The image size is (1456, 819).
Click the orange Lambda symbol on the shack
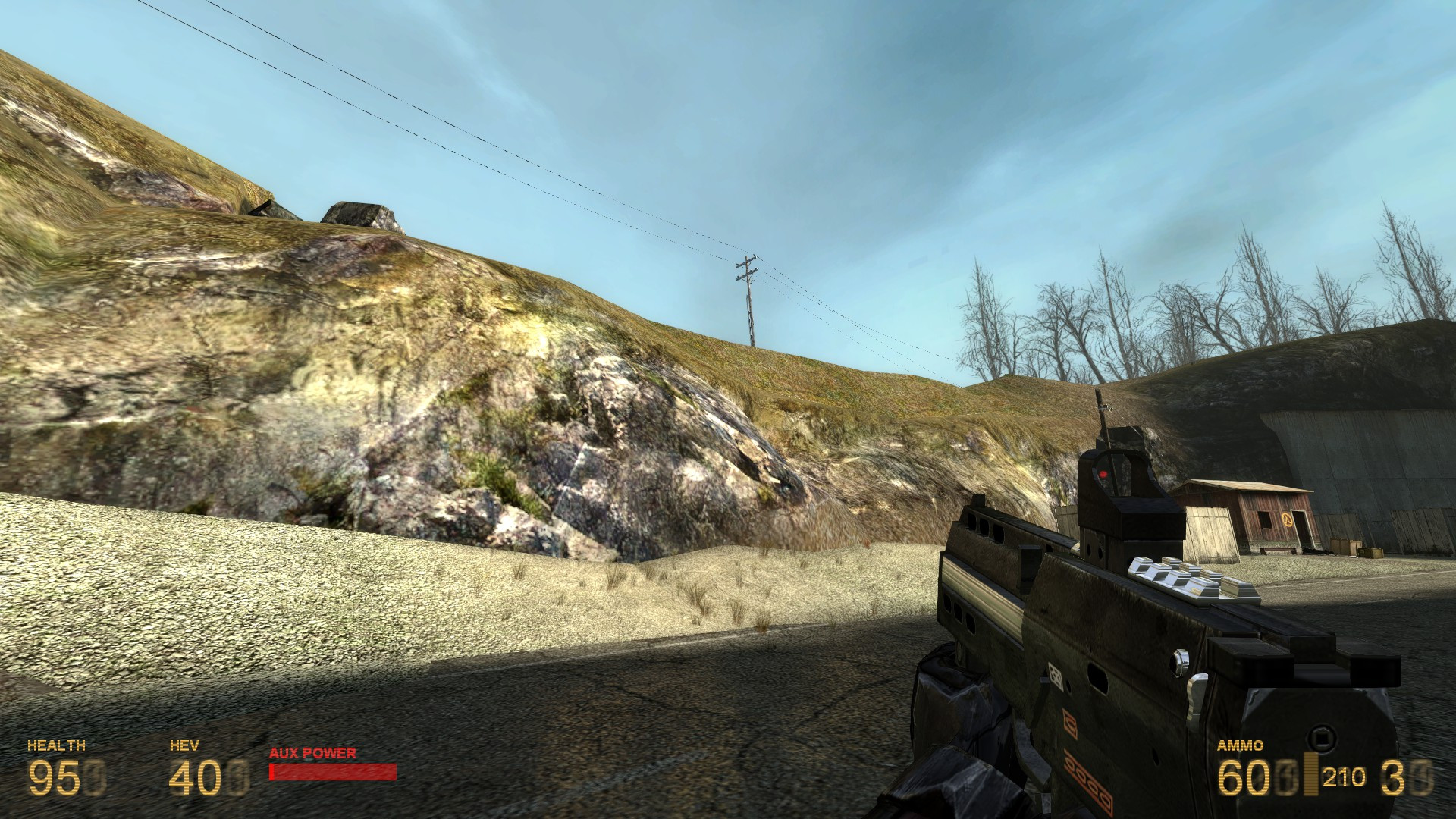[x=1287, y=519]
